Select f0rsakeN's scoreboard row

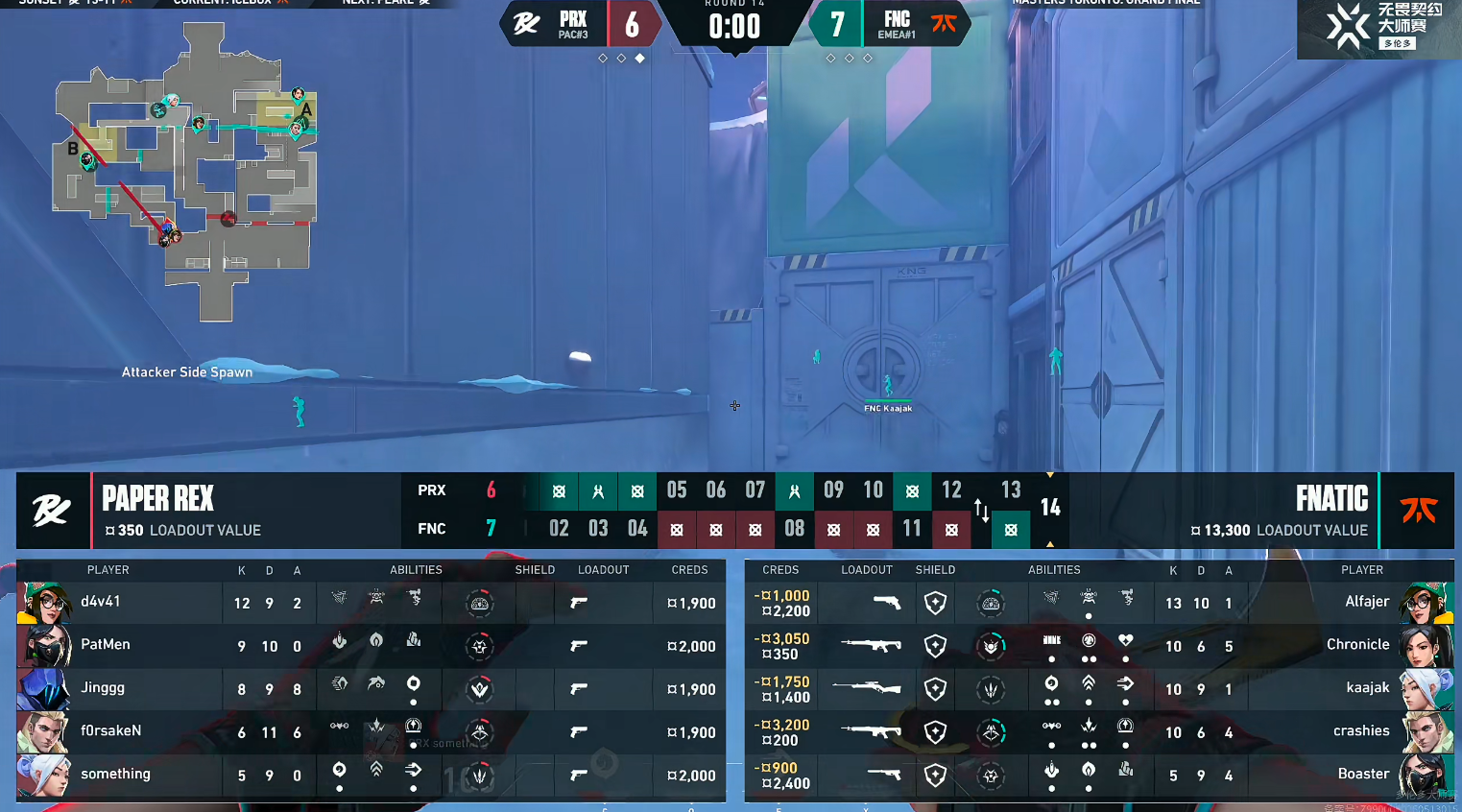[110, 731]
